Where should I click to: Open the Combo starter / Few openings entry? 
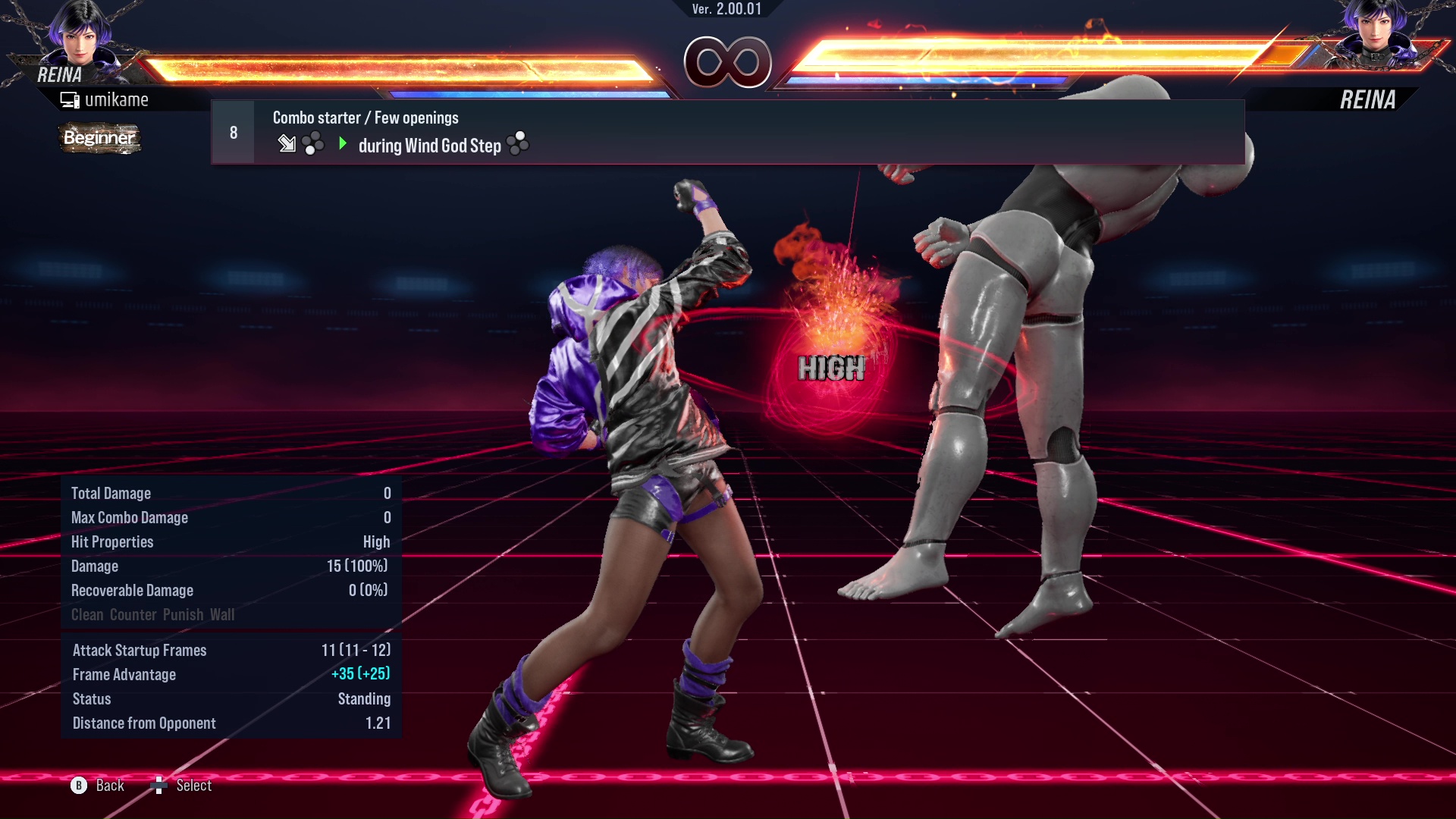[x=365, y=118]
